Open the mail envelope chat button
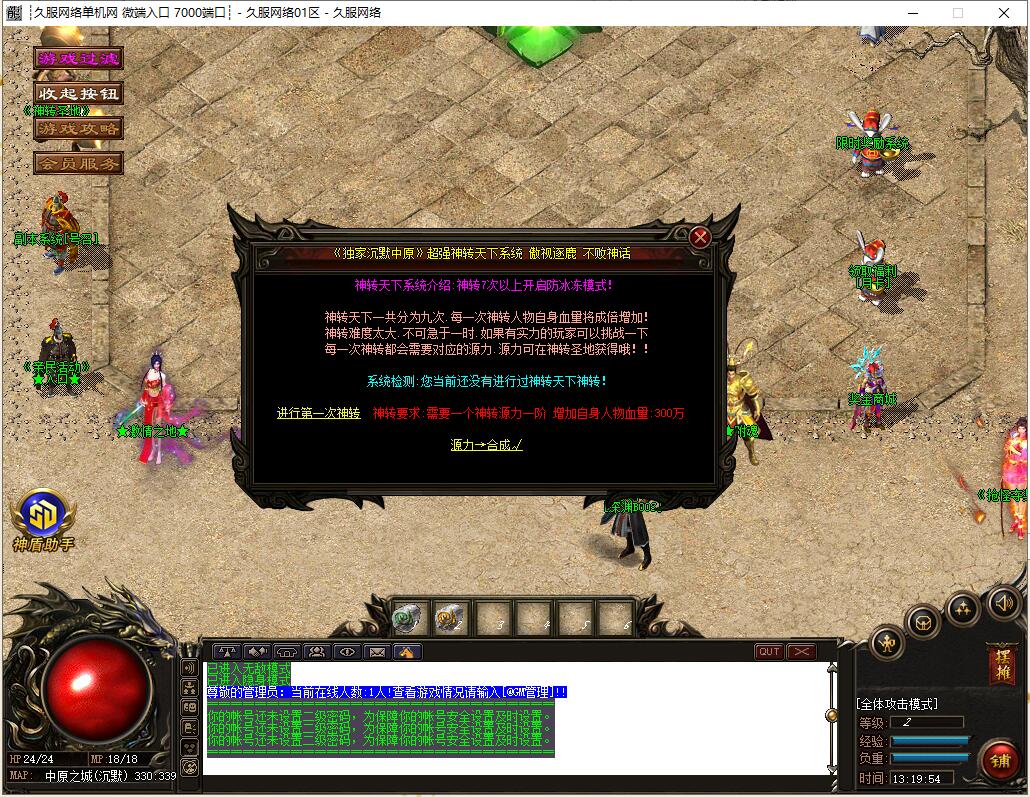1030x797 pixels. click(377, 652)
